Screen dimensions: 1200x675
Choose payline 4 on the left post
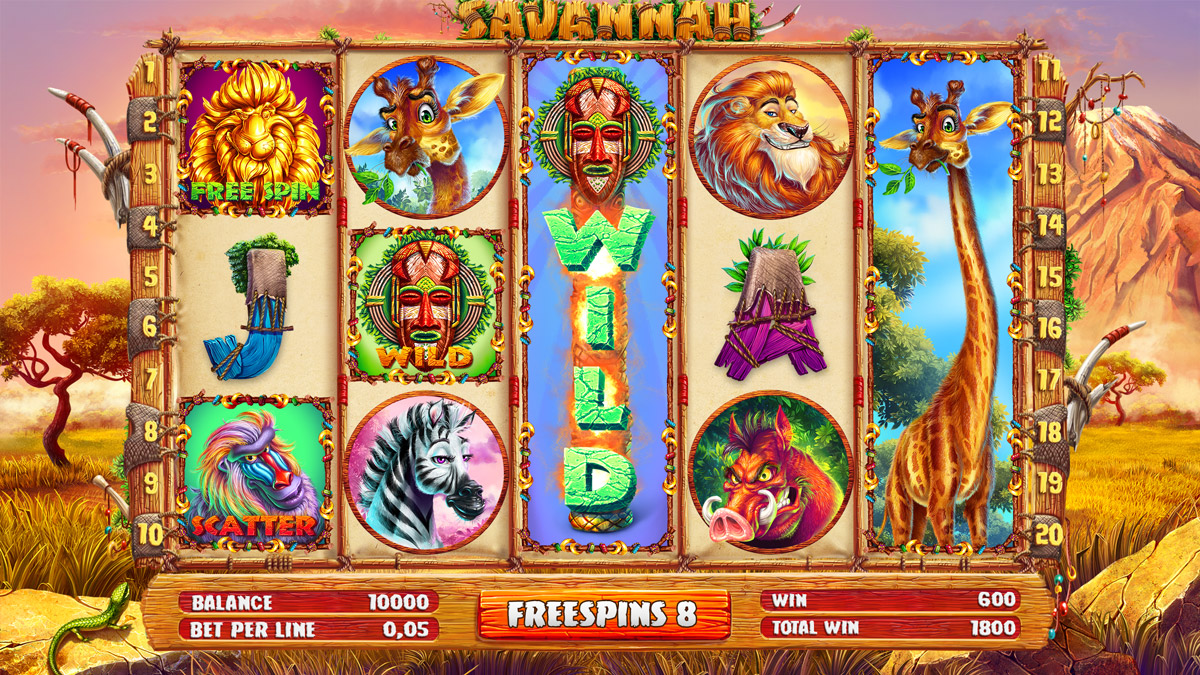[150, 225]
